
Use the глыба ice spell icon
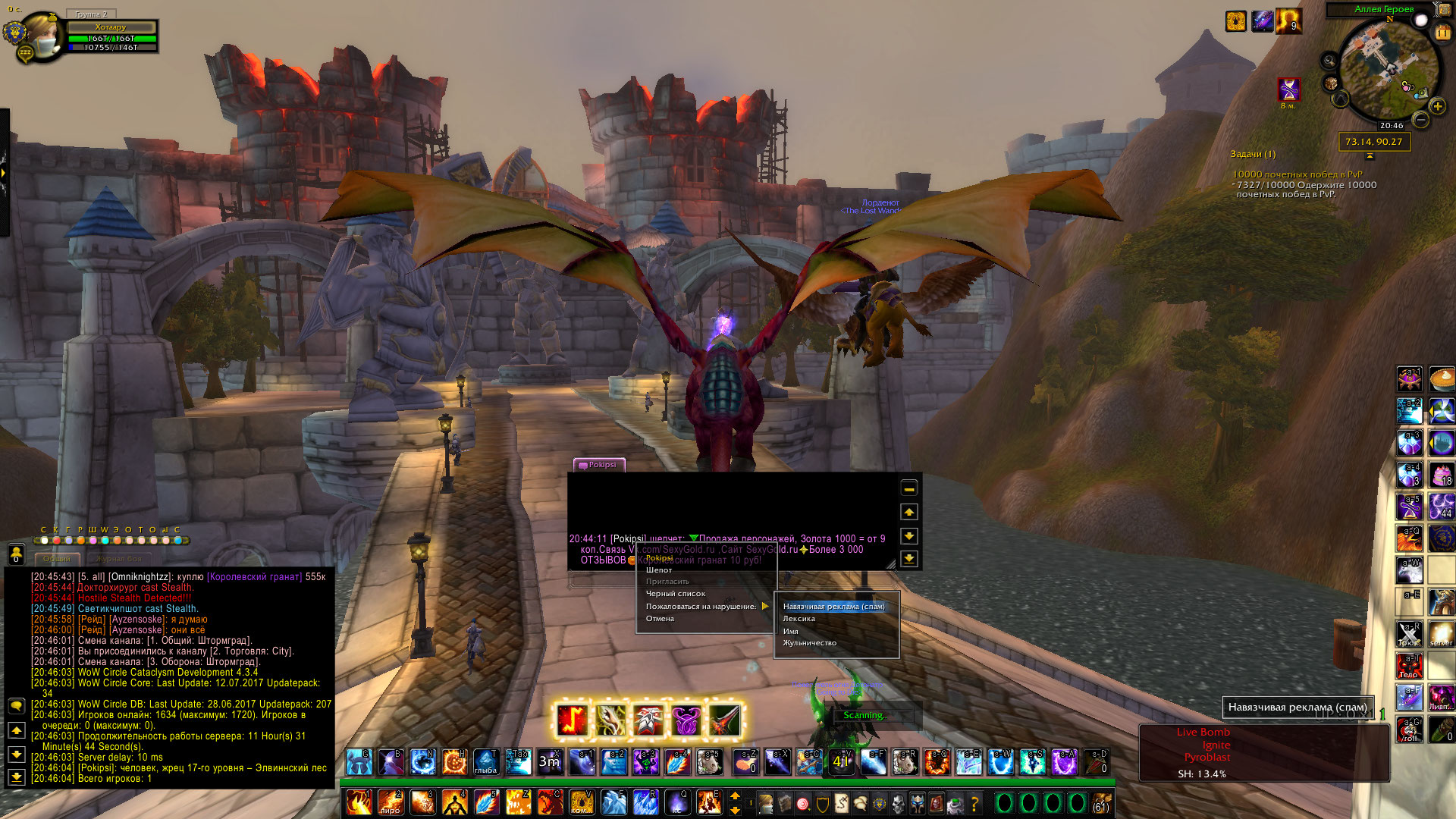pyautogui.click(x=485, y=762)
